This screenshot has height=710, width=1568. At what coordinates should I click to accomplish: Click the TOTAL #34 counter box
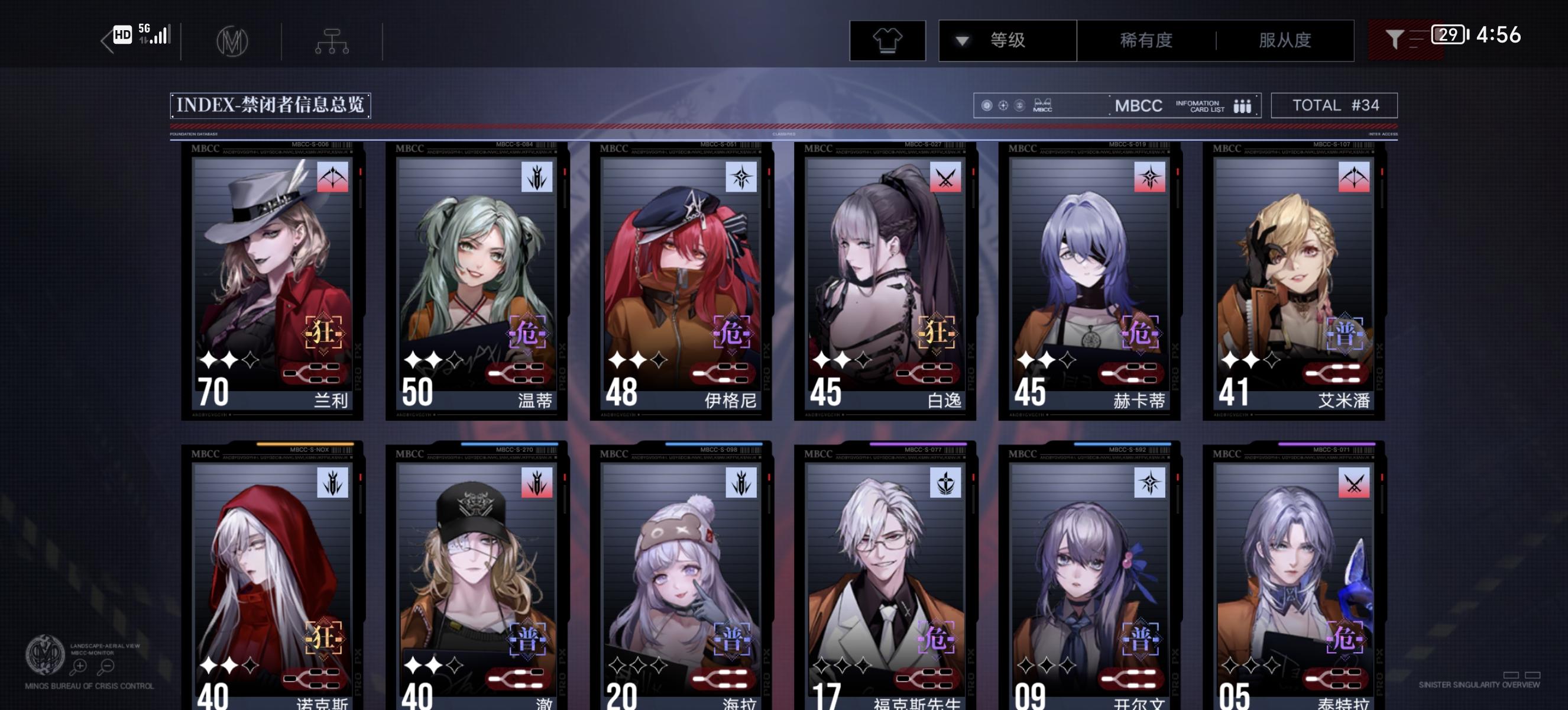click(x=1334, y=105)
